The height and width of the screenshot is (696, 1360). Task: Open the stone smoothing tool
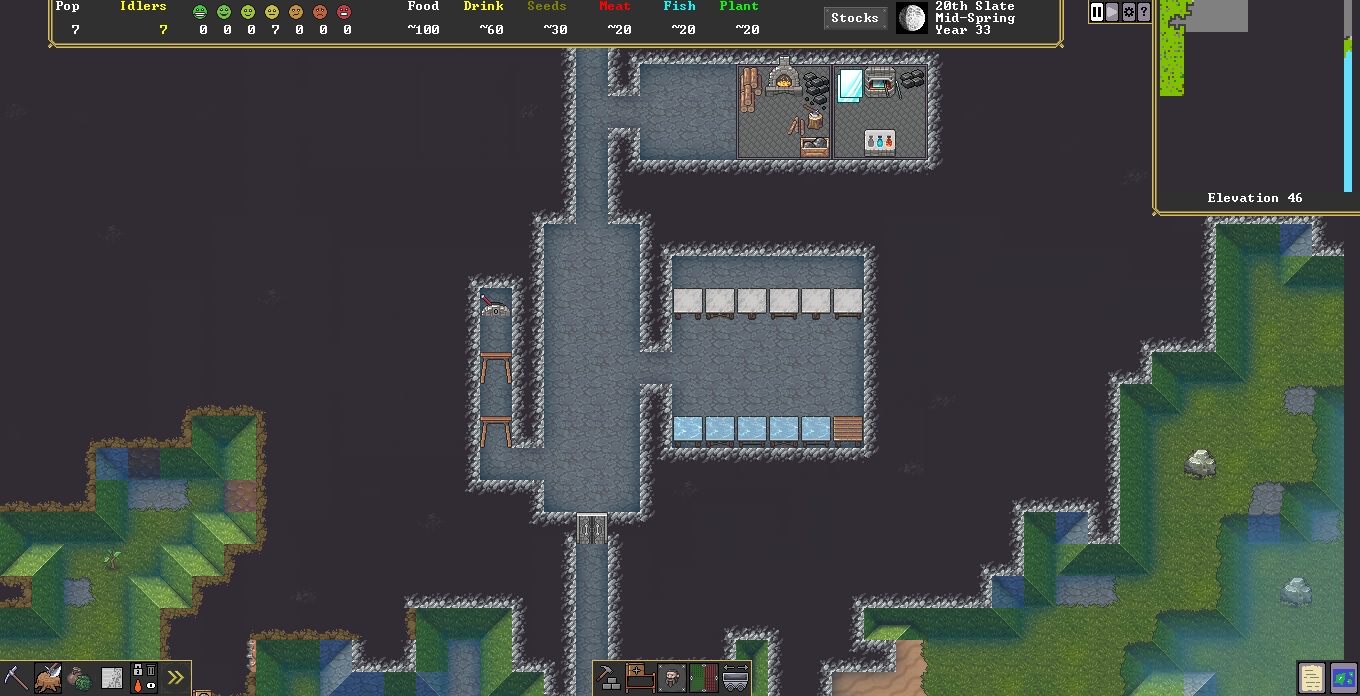click(112, 678)
